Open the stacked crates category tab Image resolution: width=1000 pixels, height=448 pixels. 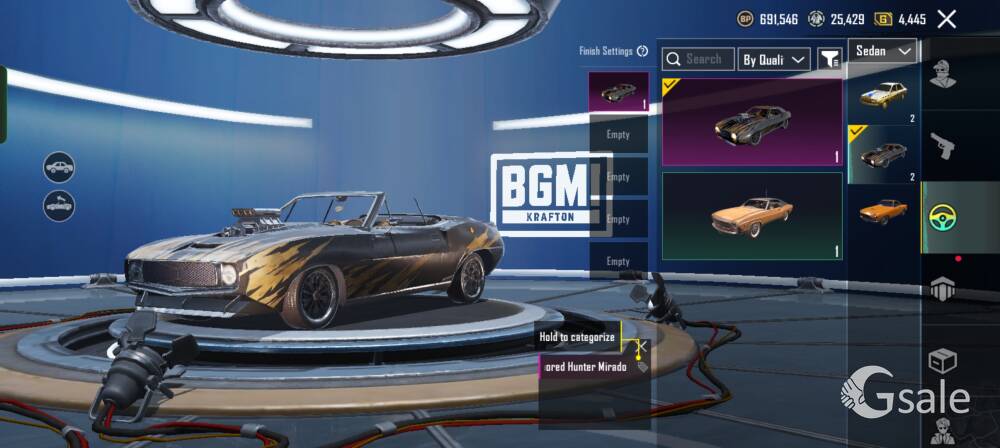(x=942, y=289)
